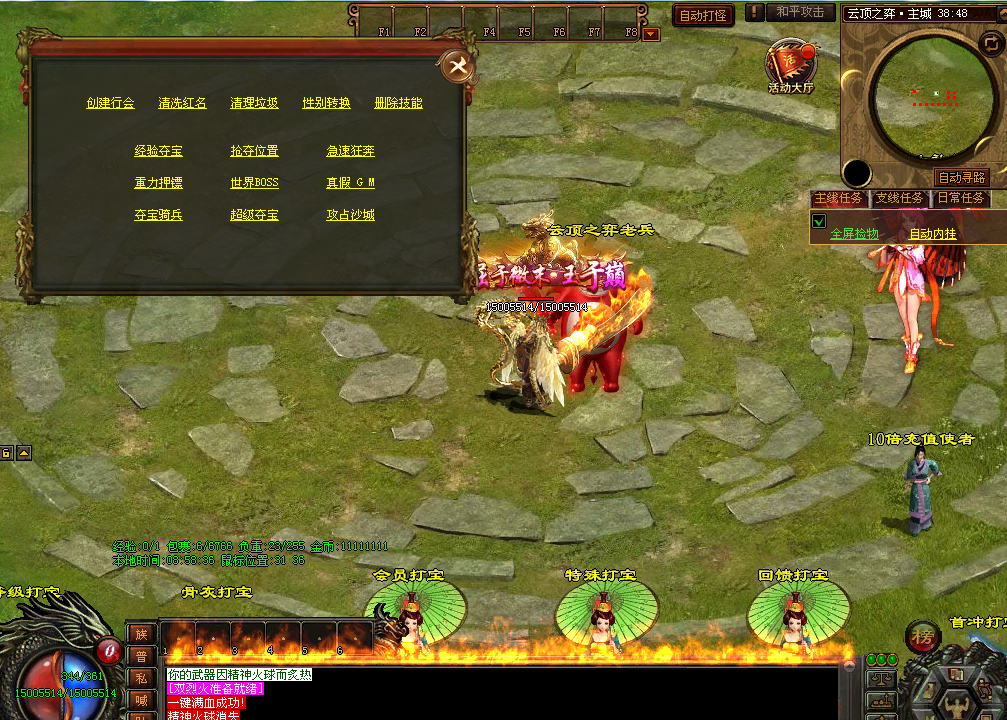Choose the 攻占沙城 option

click(x=350, y=215)
